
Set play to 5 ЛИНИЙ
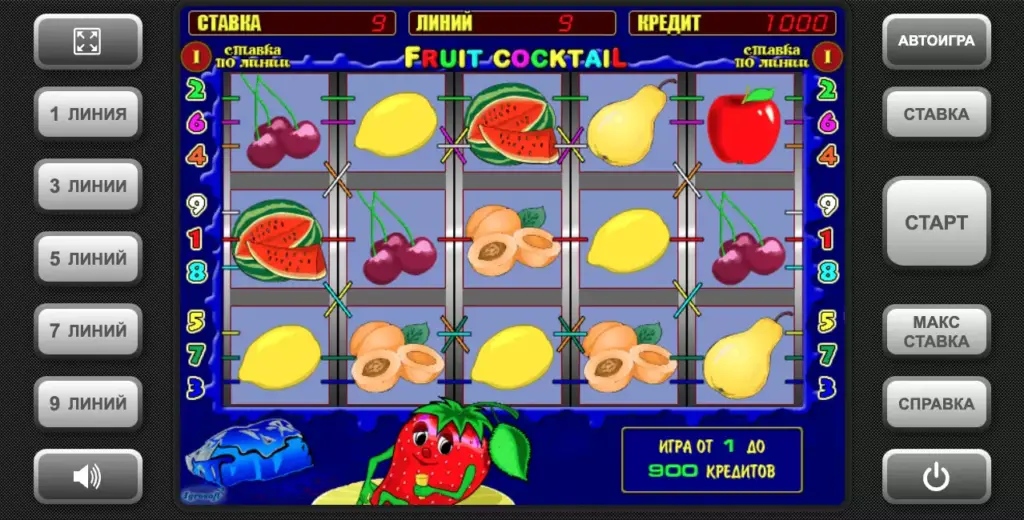[87, 259]
